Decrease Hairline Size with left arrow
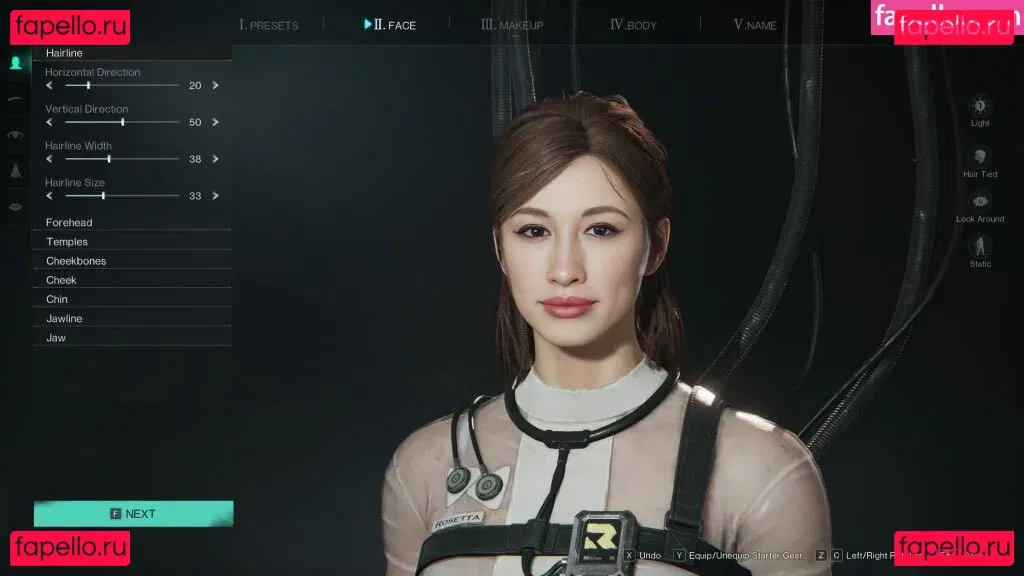The height and width of the screenshot is (576, 1024). click(49, 196)
